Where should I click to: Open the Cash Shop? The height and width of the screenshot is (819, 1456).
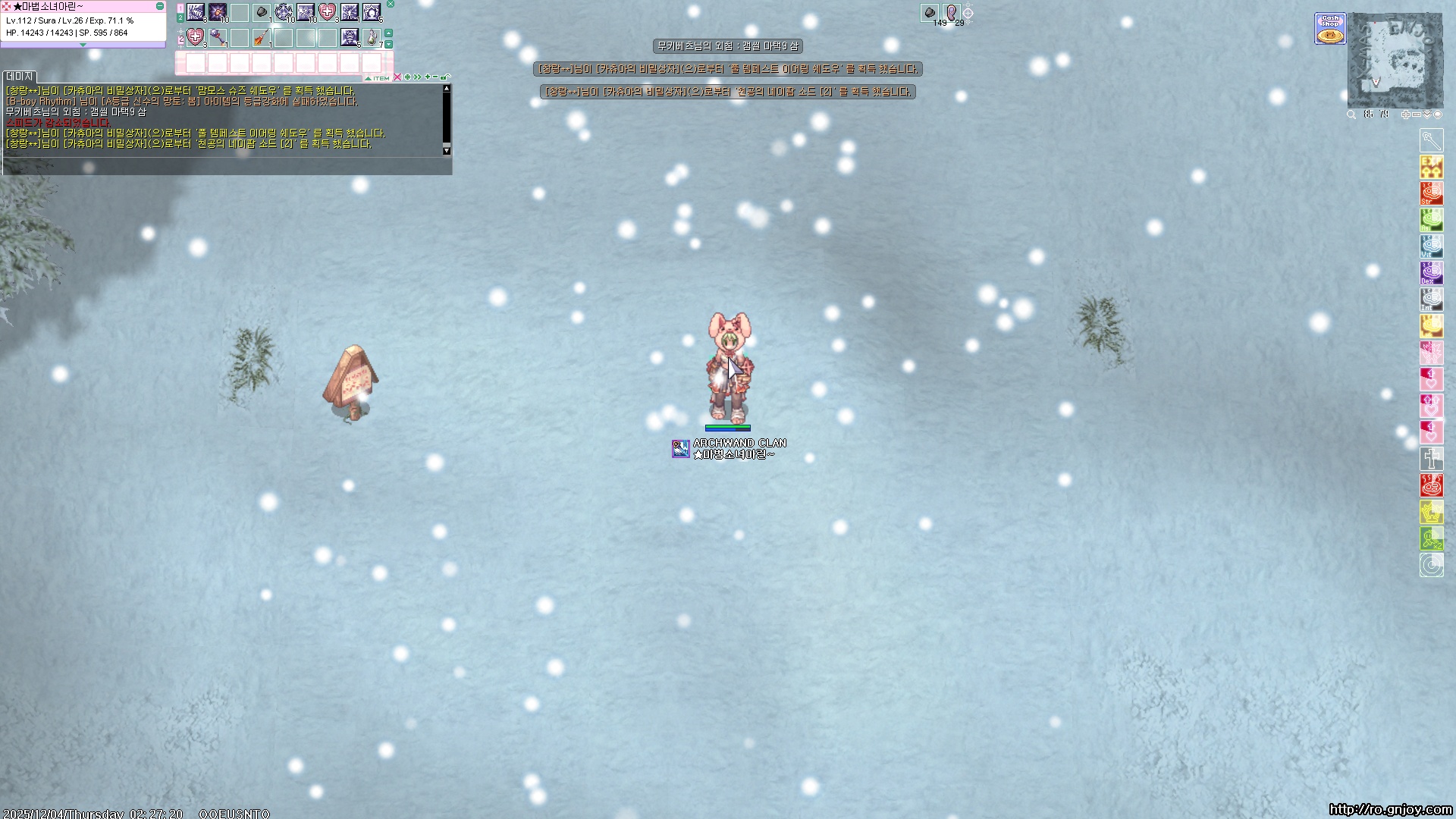(x=1329, y=29)
